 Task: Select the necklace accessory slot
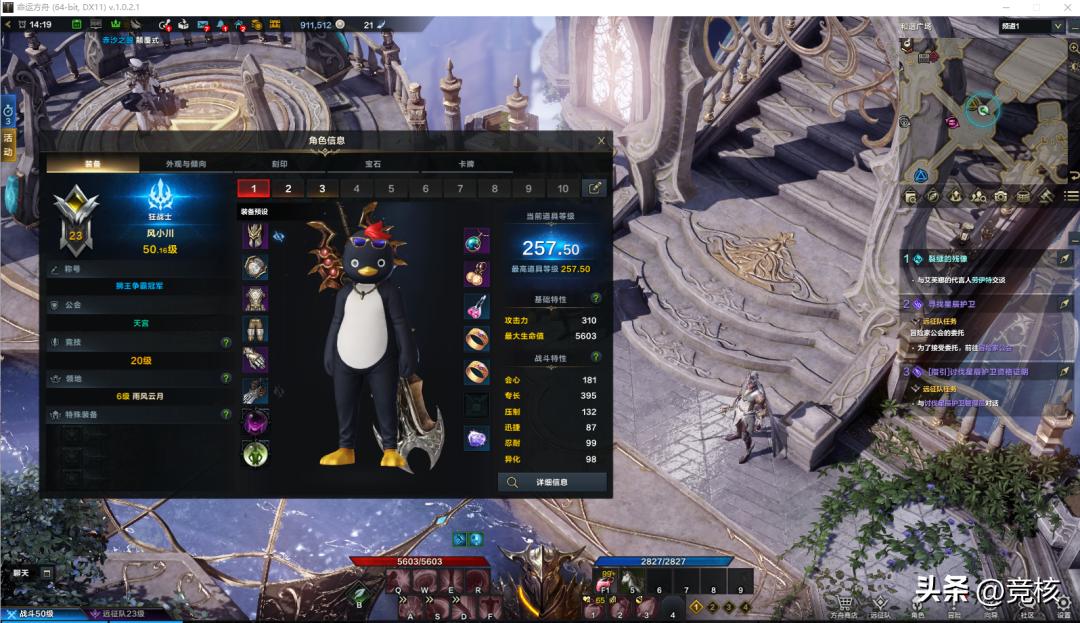click(x=477, y=241)
